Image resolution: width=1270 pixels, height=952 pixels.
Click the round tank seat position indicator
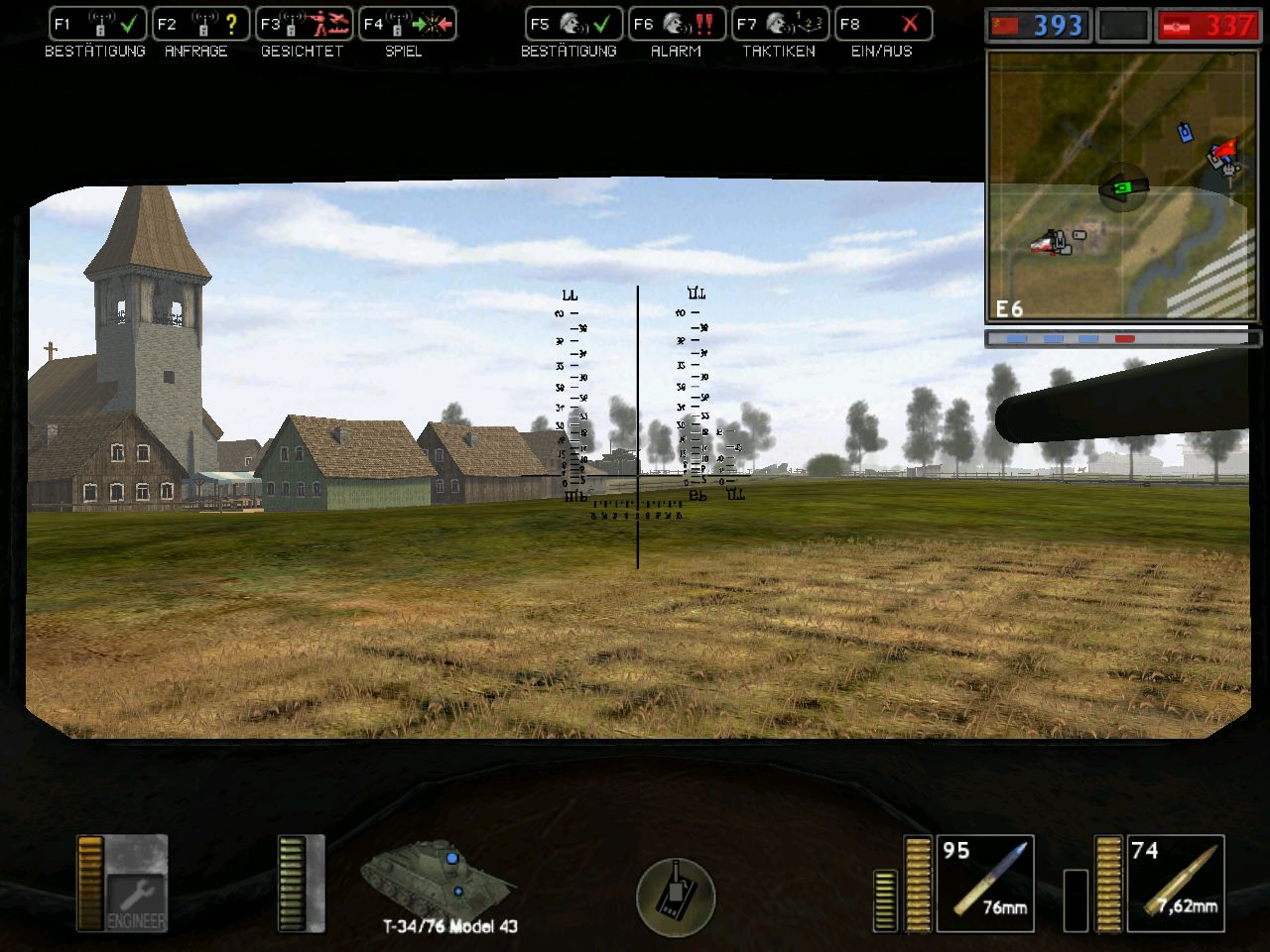(x=675, y=893)
